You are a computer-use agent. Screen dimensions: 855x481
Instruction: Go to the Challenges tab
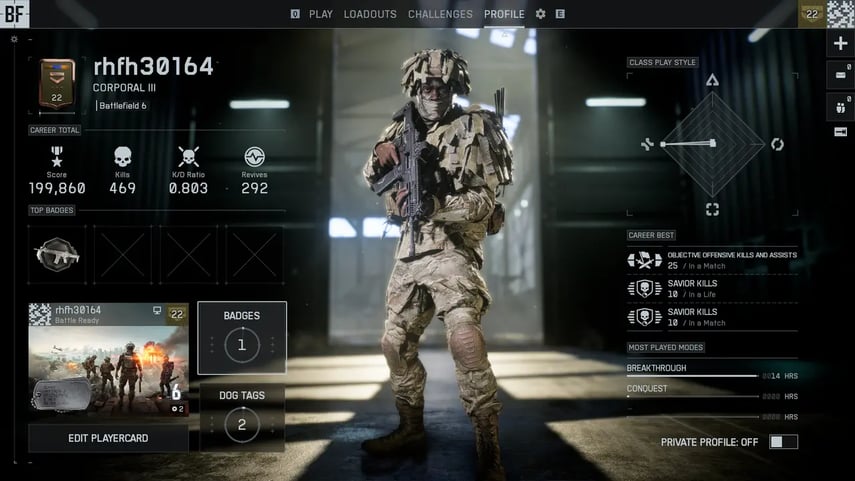point(440,14)
